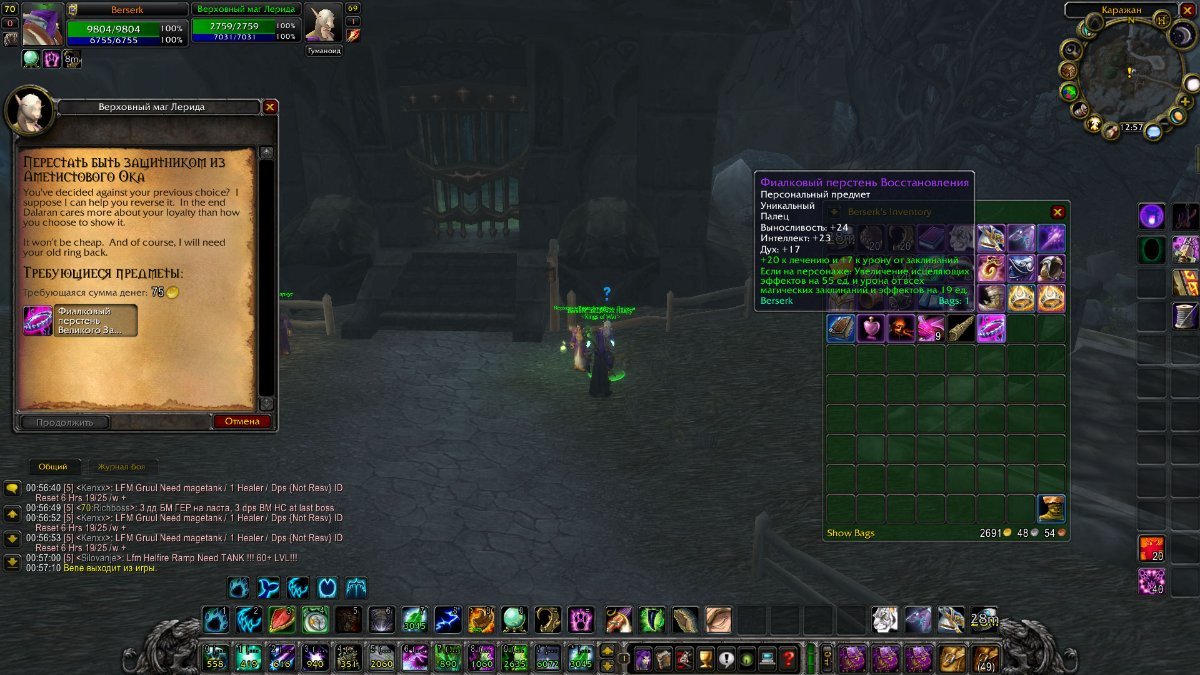Screen dimensions: 1200x675
Task: Click the target portrait of Верховный маг Лерида
Action: pyautogui.click(x=323, y=24)
